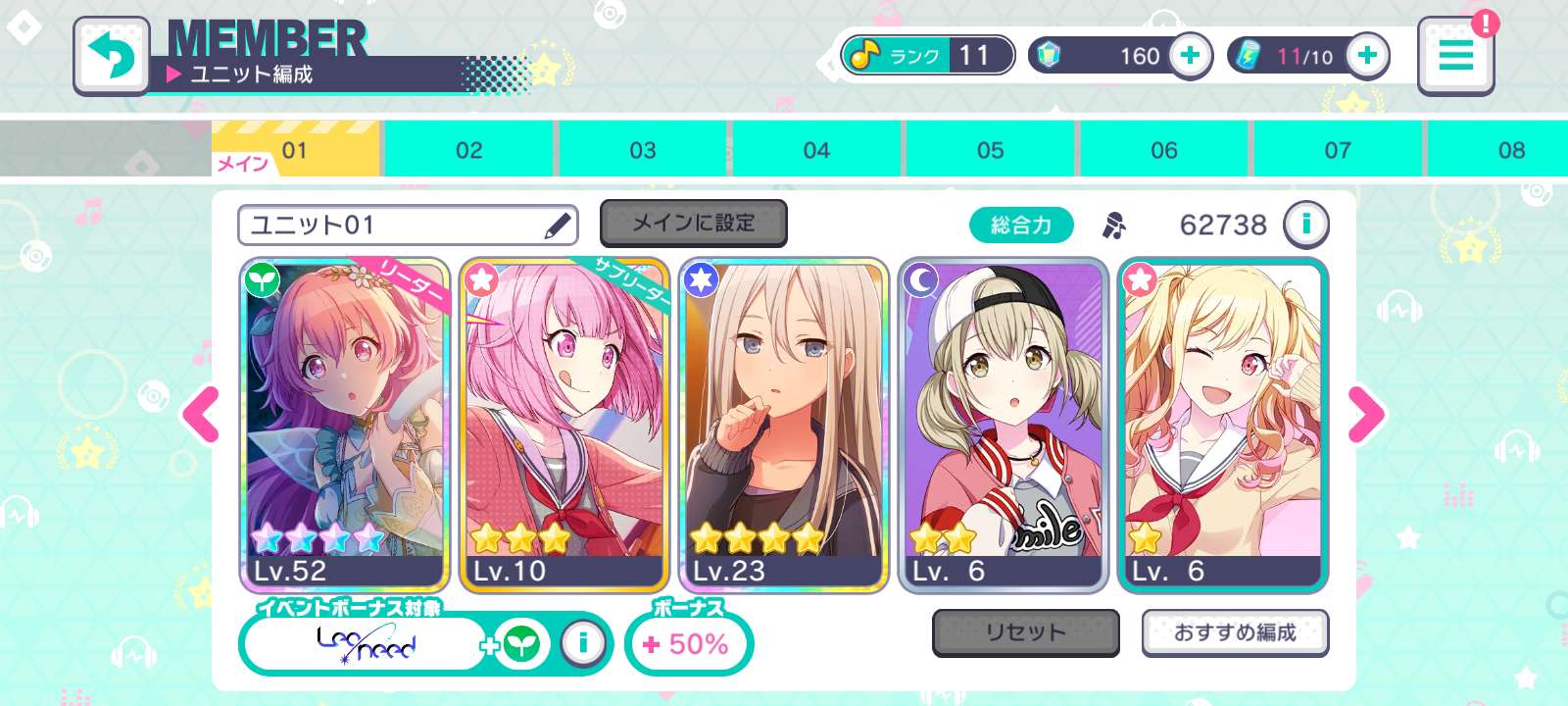The width and height of the screenshot is (1568, 706).
Task: Go to the previous unit with left arrow
Action: pos(202,415)
